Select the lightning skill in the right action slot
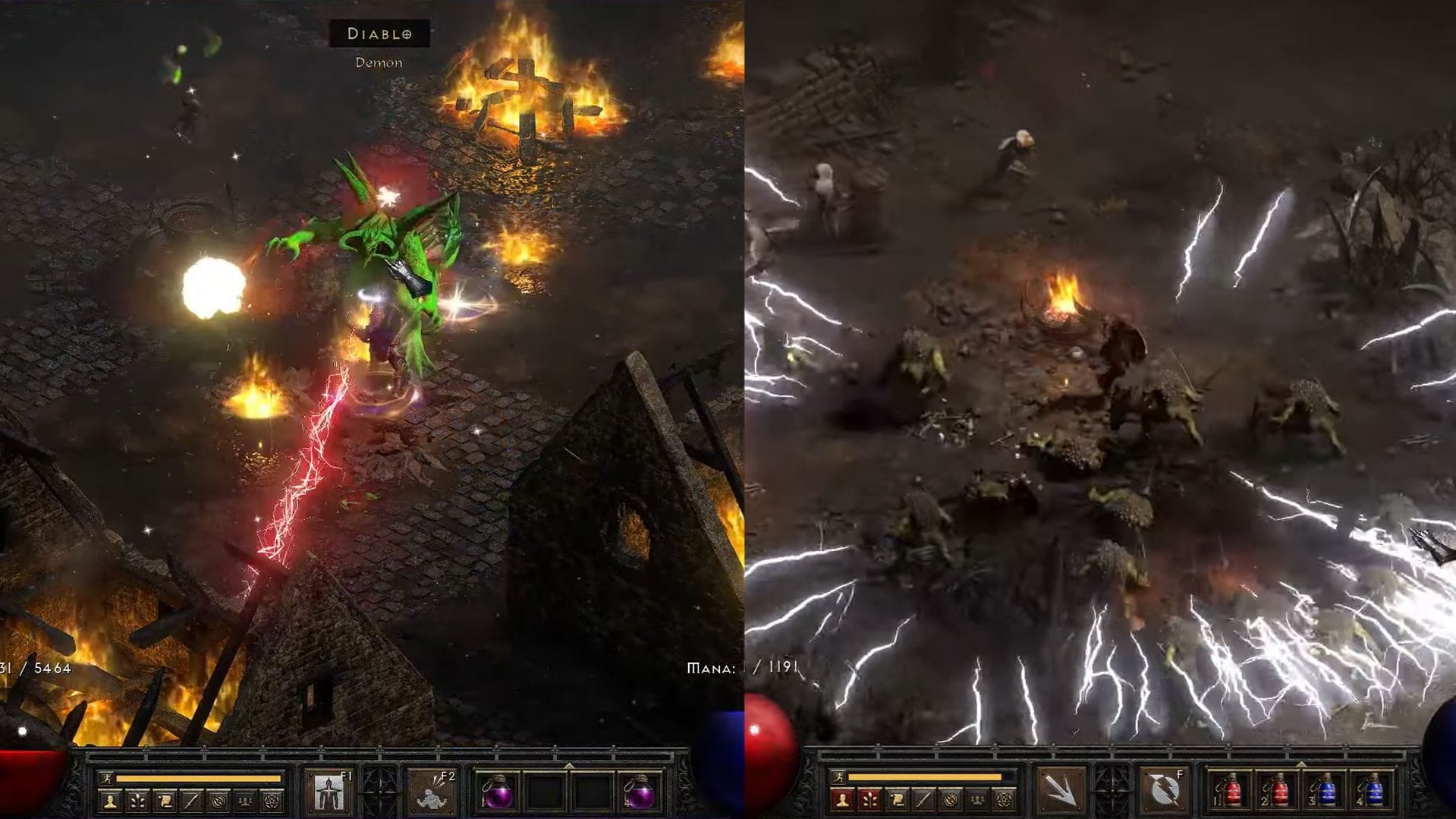This screenshot has height=819, width=1456. pos(1164,789)
